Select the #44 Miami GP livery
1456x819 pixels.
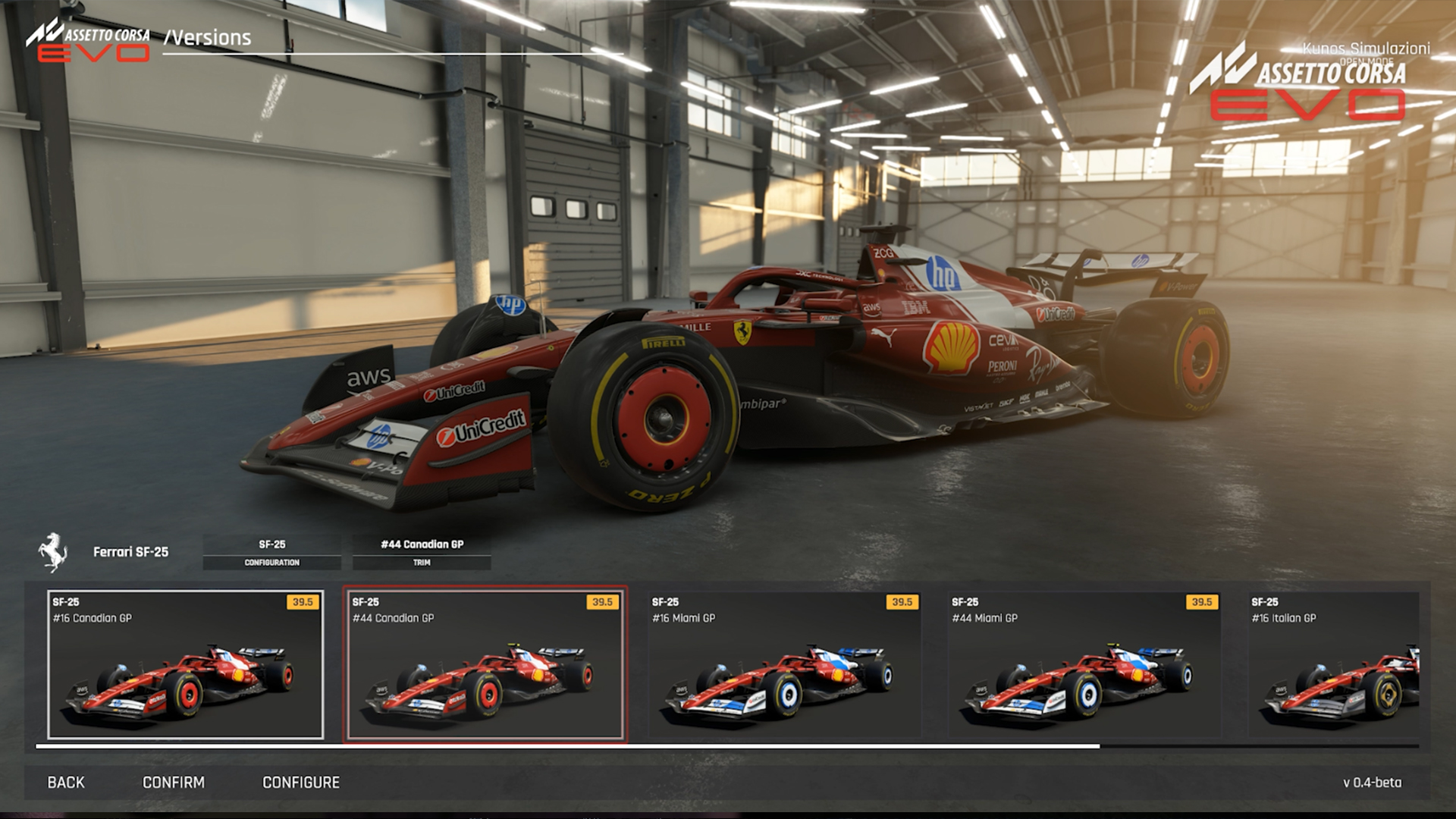pos(1084,664)
